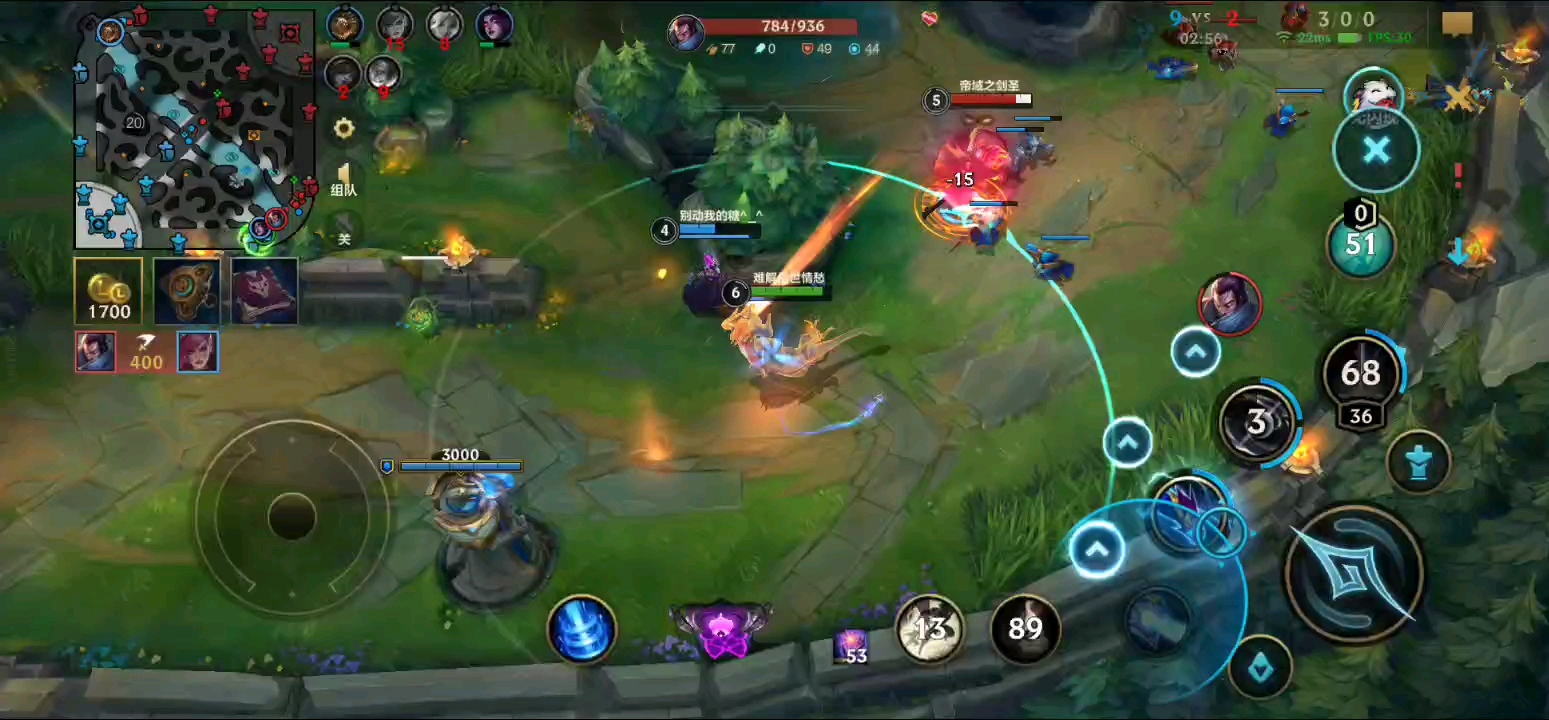Buy the recommended golden gauntlet item
The width and height of the screenshot is (1549, 720).
(187, 291)
